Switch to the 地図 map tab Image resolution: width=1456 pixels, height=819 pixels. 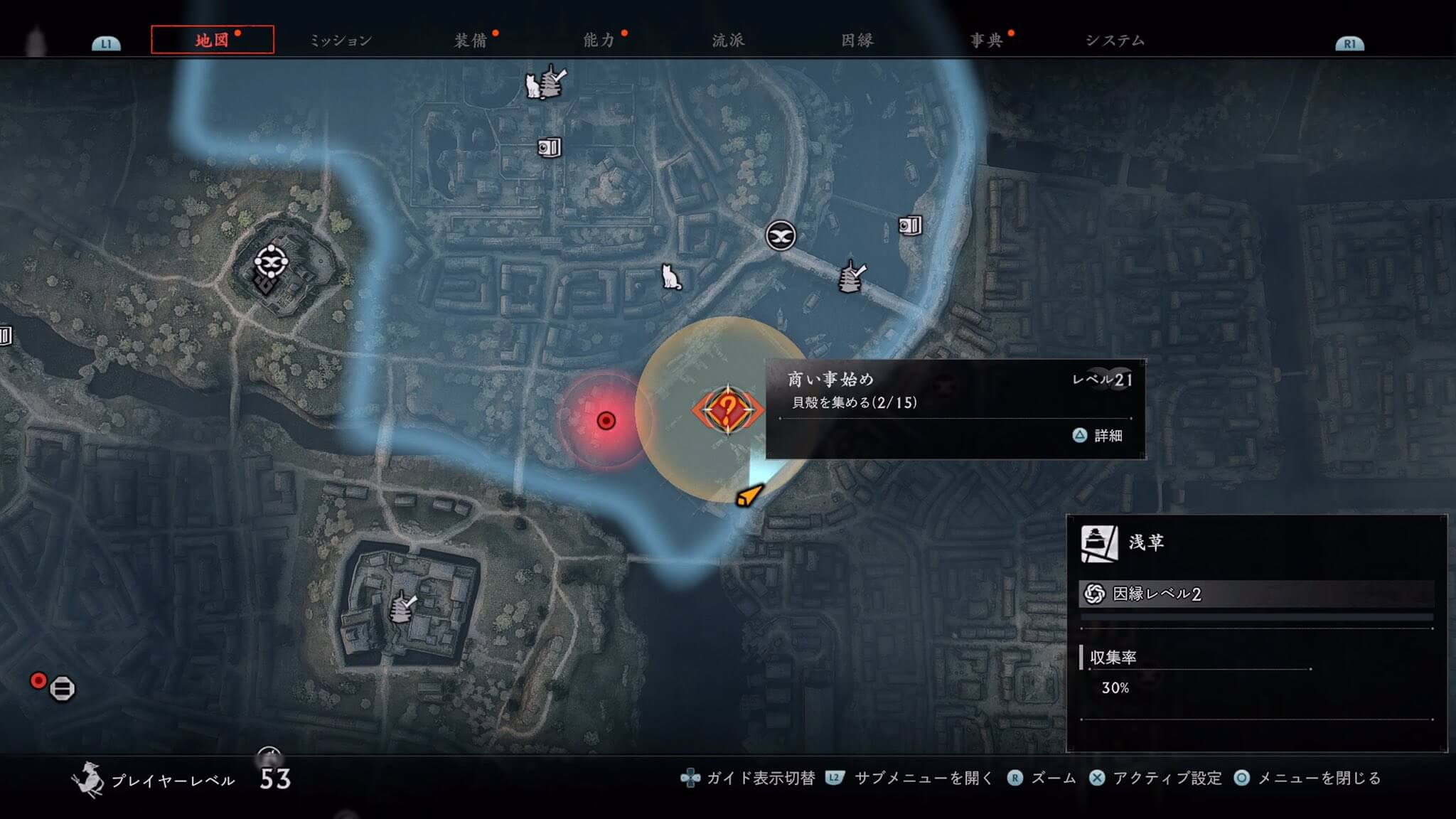pyautogui.click(x=212, y=40)
